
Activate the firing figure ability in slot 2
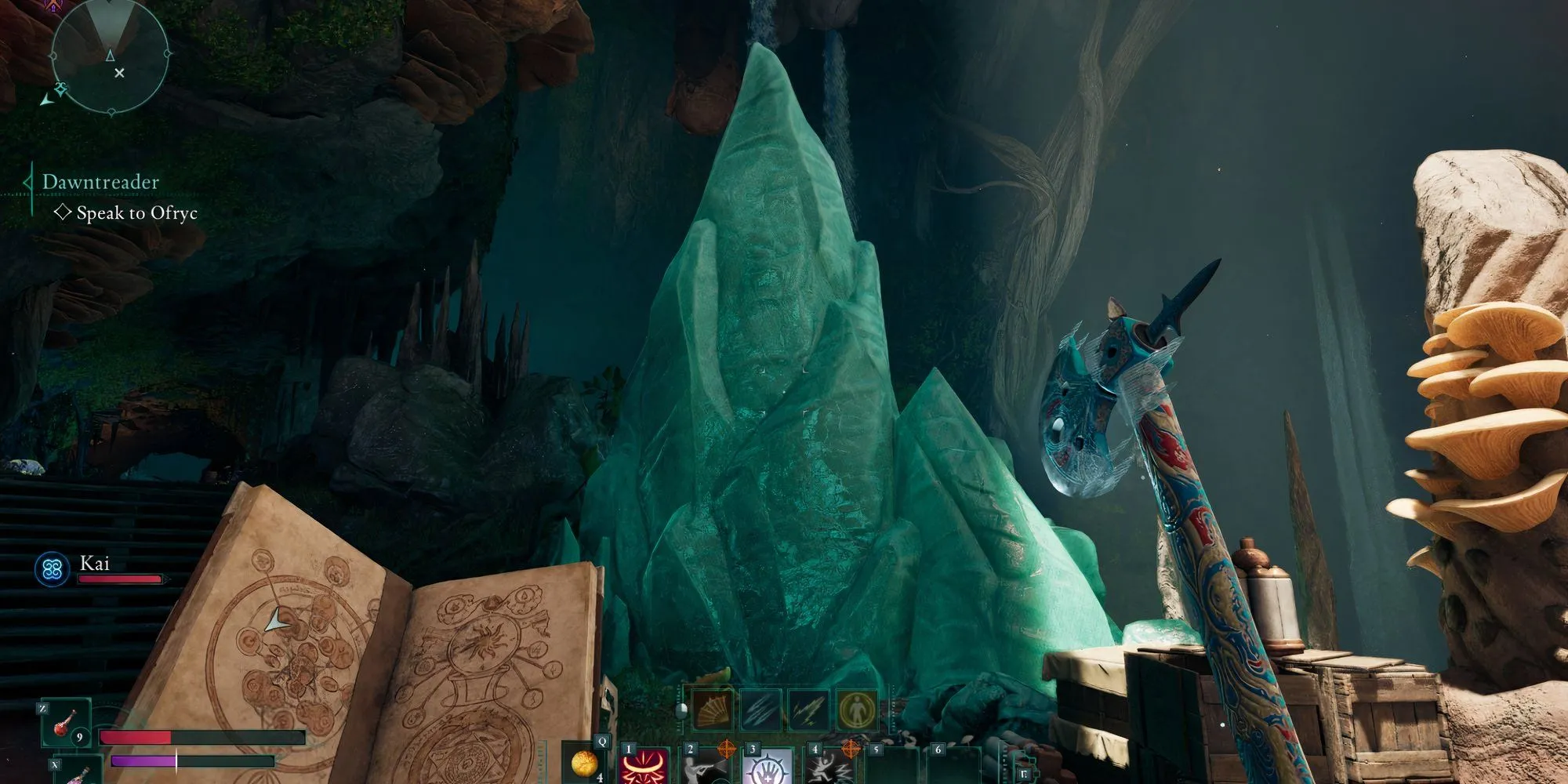pyautogui.click(x=706, y=766)
